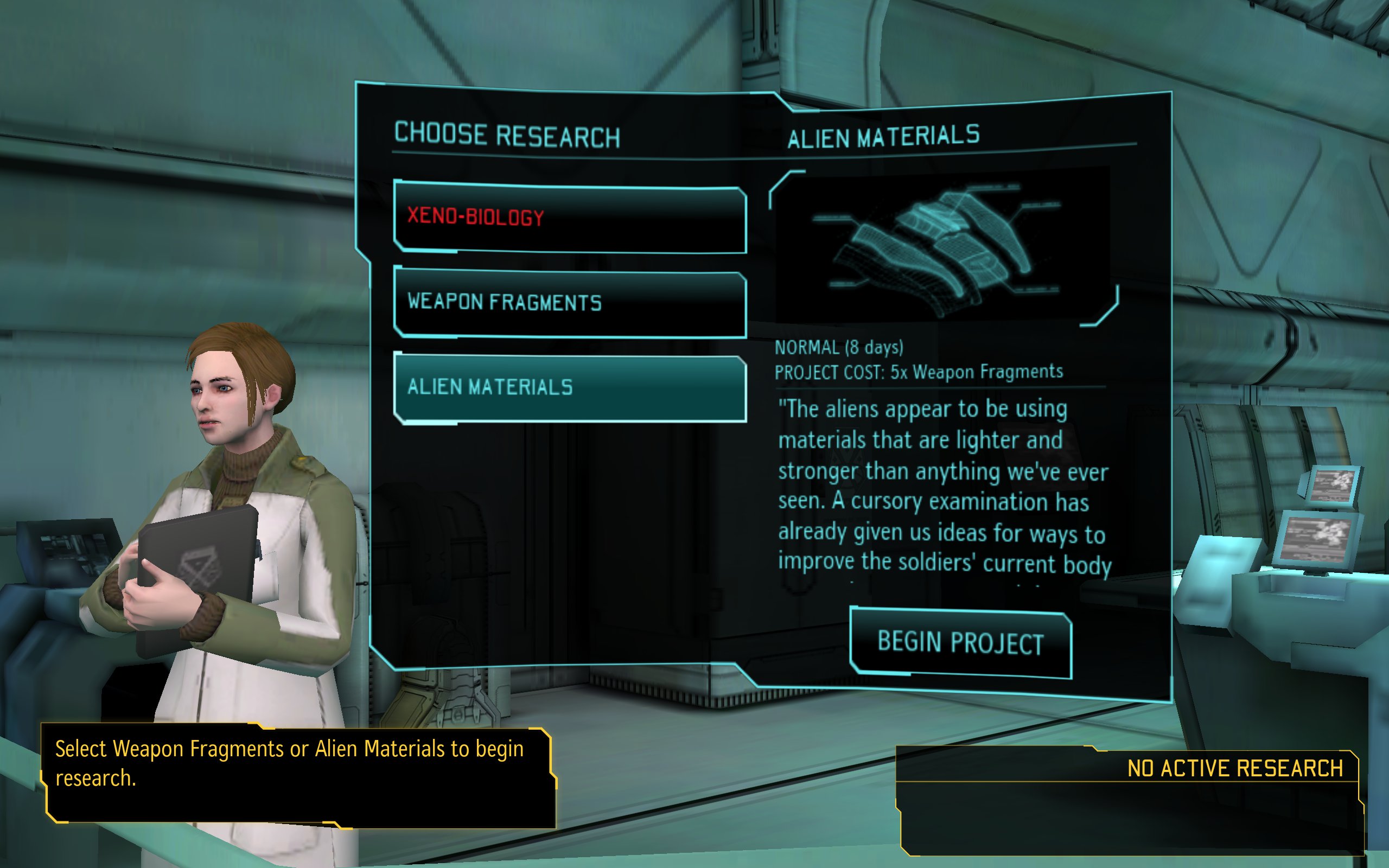Select the Alien Materials research option
The image size is (1389, 868).
569,388
